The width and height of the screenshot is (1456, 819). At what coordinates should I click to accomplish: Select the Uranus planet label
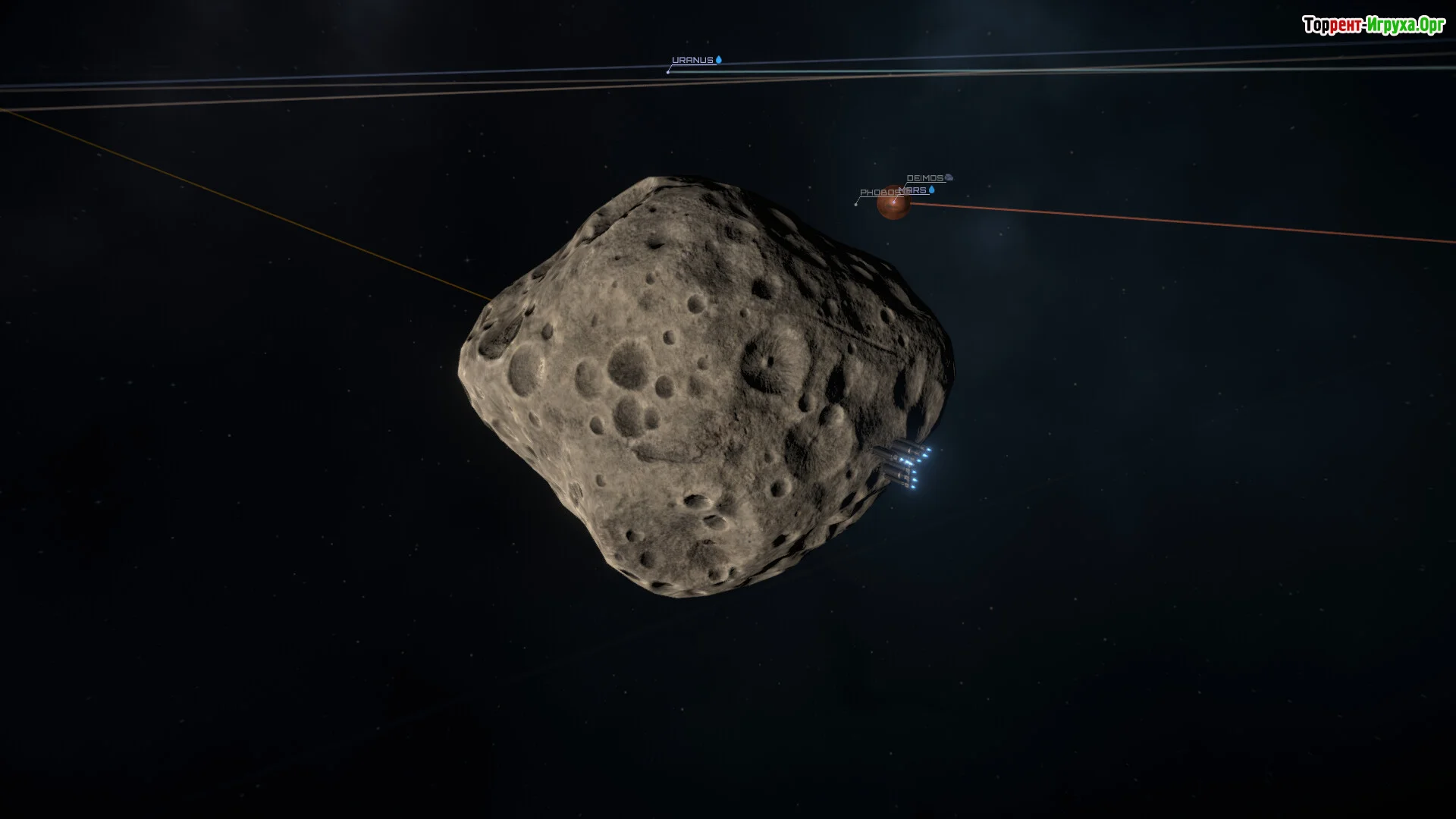point(692,61)
